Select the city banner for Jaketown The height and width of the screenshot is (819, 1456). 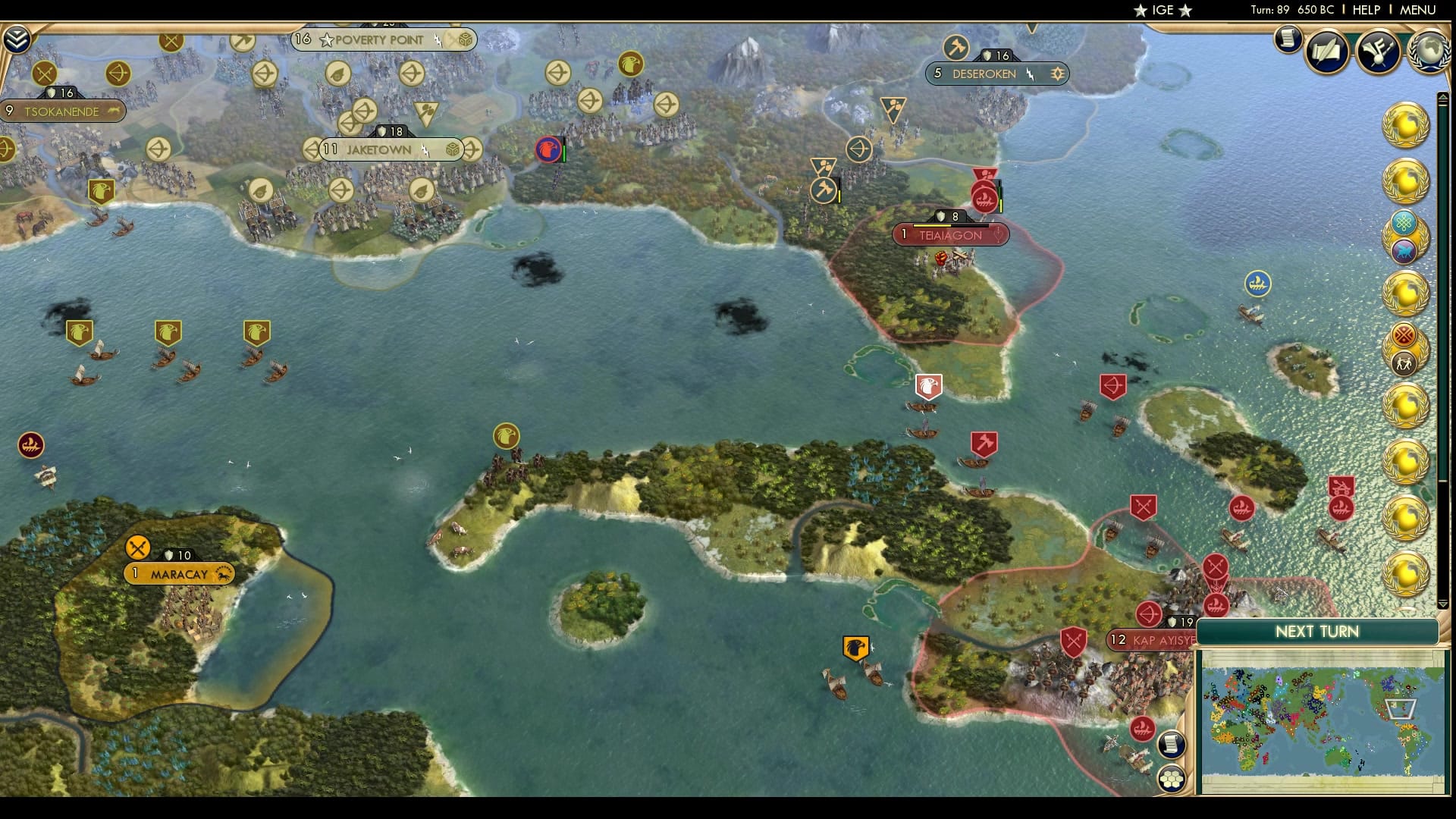[379, 149]
